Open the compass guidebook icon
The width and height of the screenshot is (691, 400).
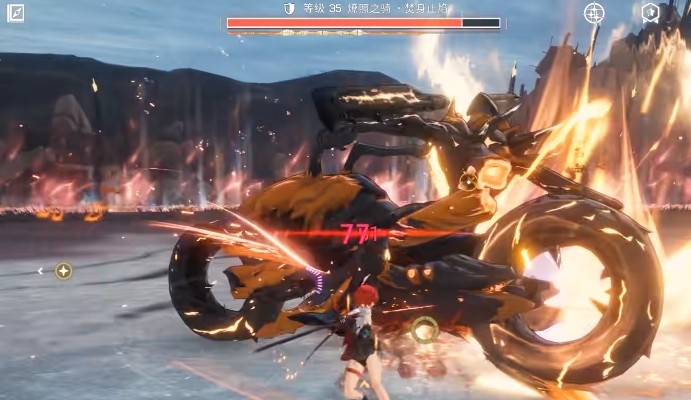pos(16,13)
